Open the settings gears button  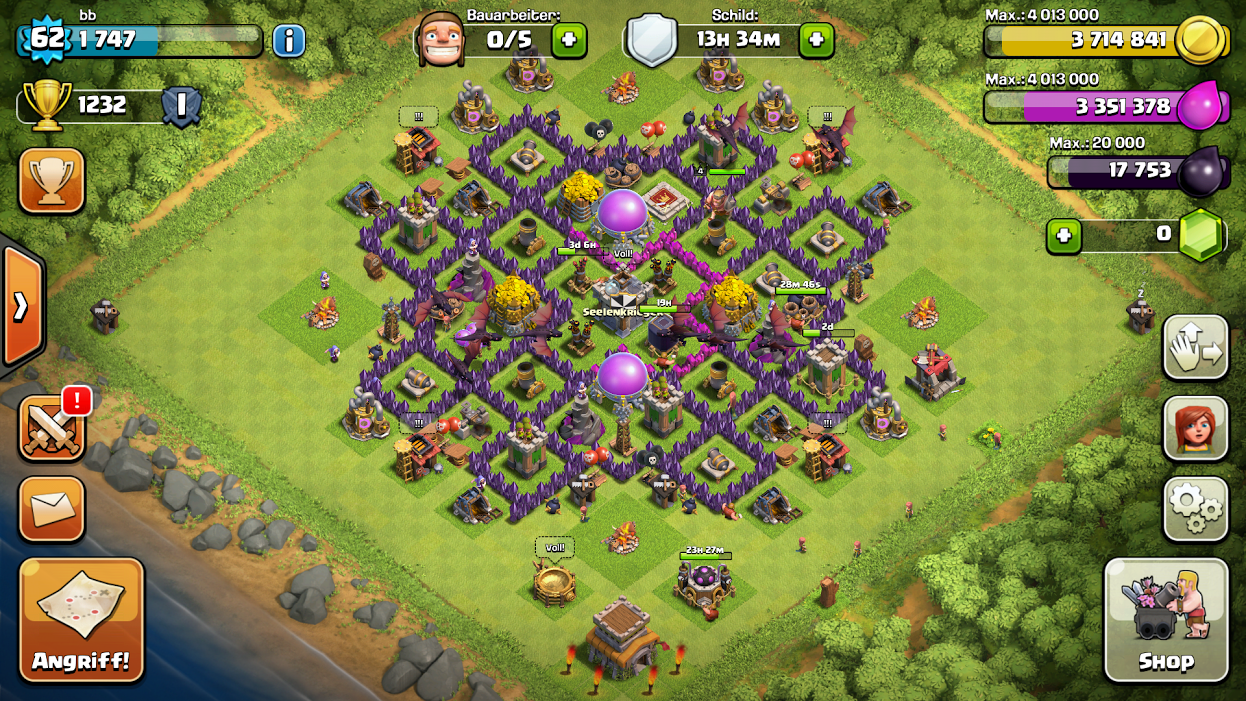[x=1196, y=509]
